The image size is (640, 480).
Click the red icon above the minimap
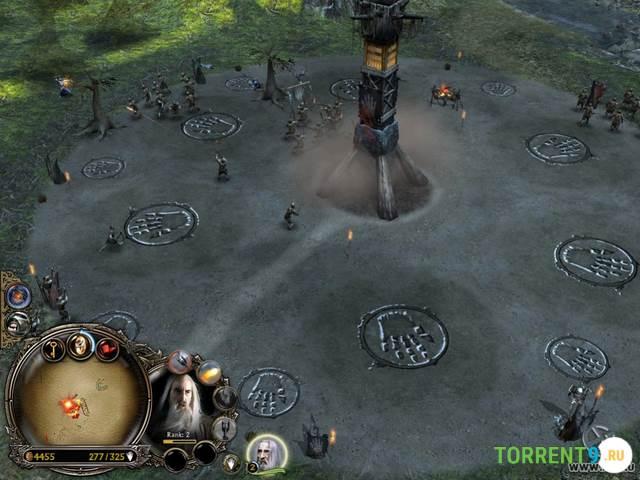tap(107, 349)
